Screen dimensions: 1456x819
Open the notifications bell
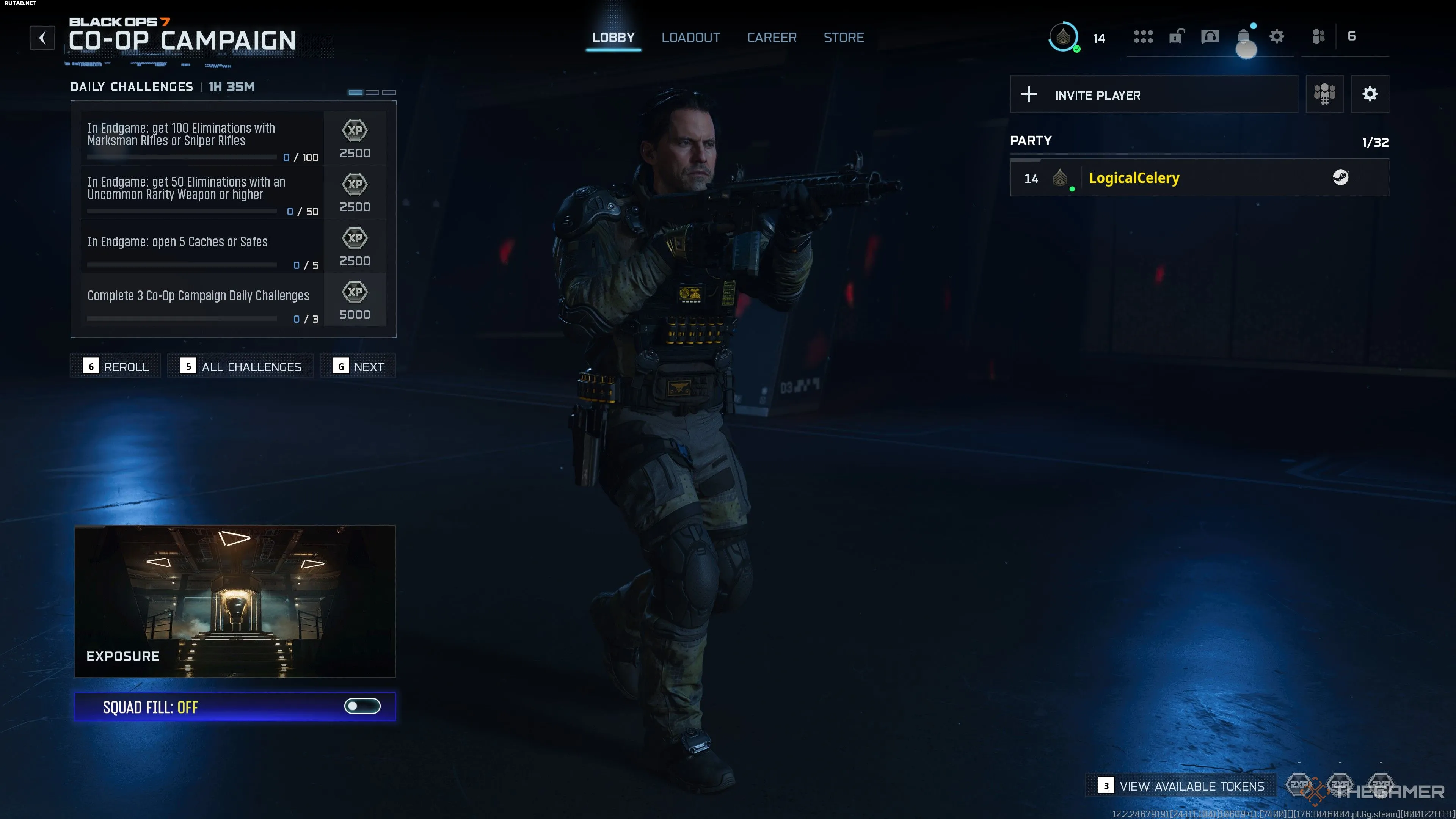(x=1243, y=37)
